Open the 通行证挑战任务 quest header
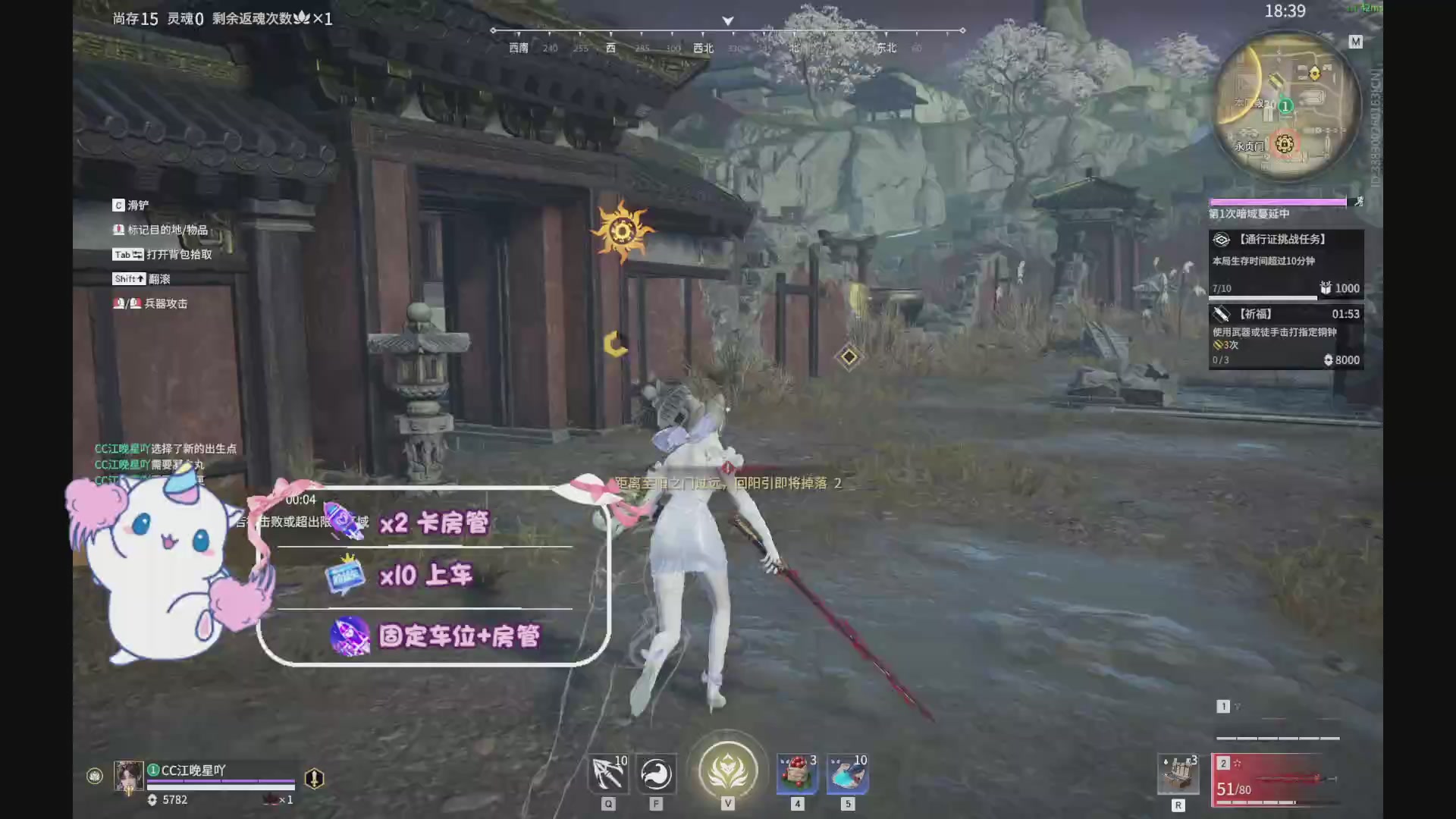 tap(1282, 238)
